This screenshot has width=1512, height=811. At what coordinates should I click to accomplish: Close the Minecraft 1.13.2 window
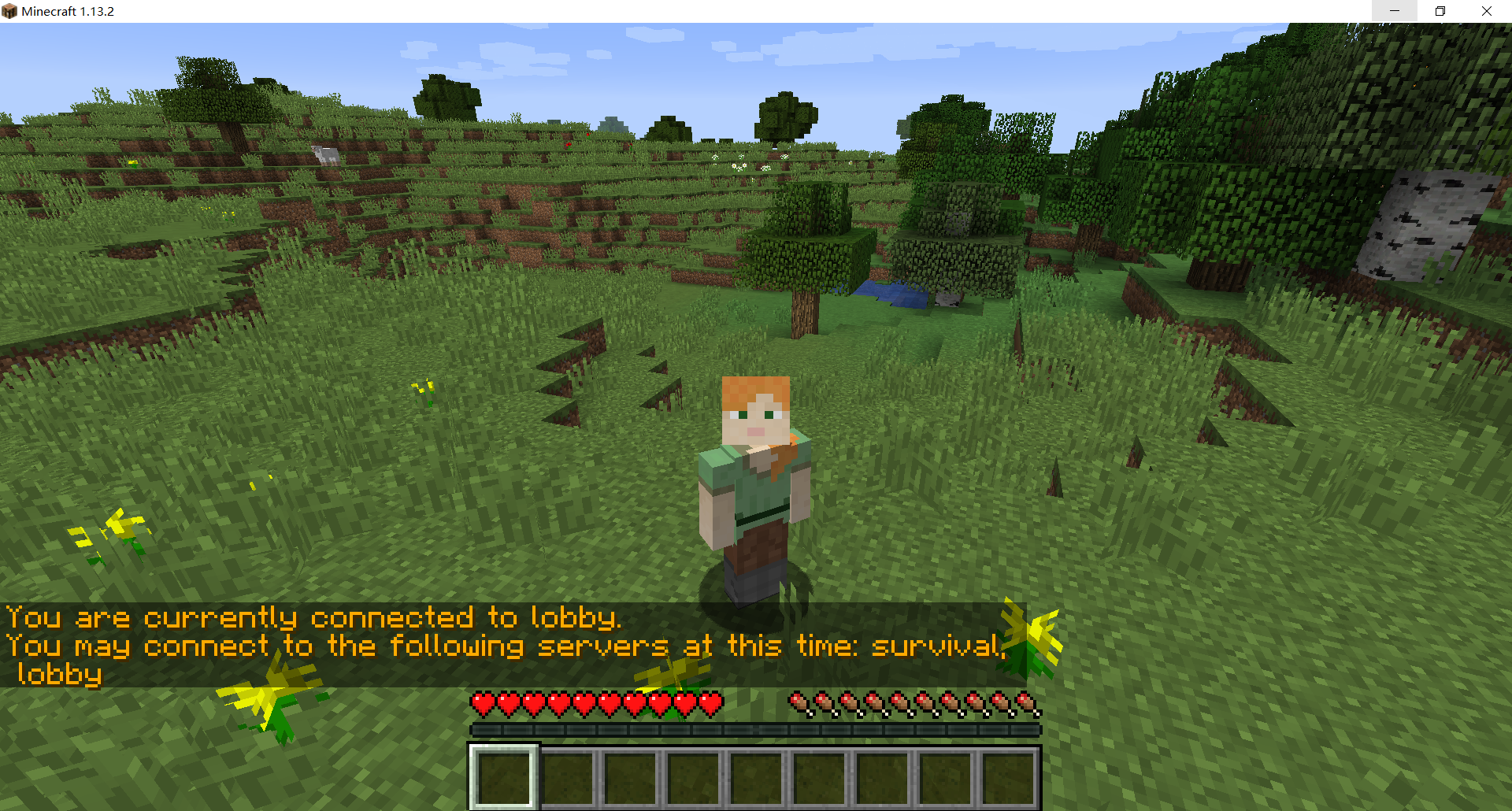pyautogui.click(x=1487, y=11)
